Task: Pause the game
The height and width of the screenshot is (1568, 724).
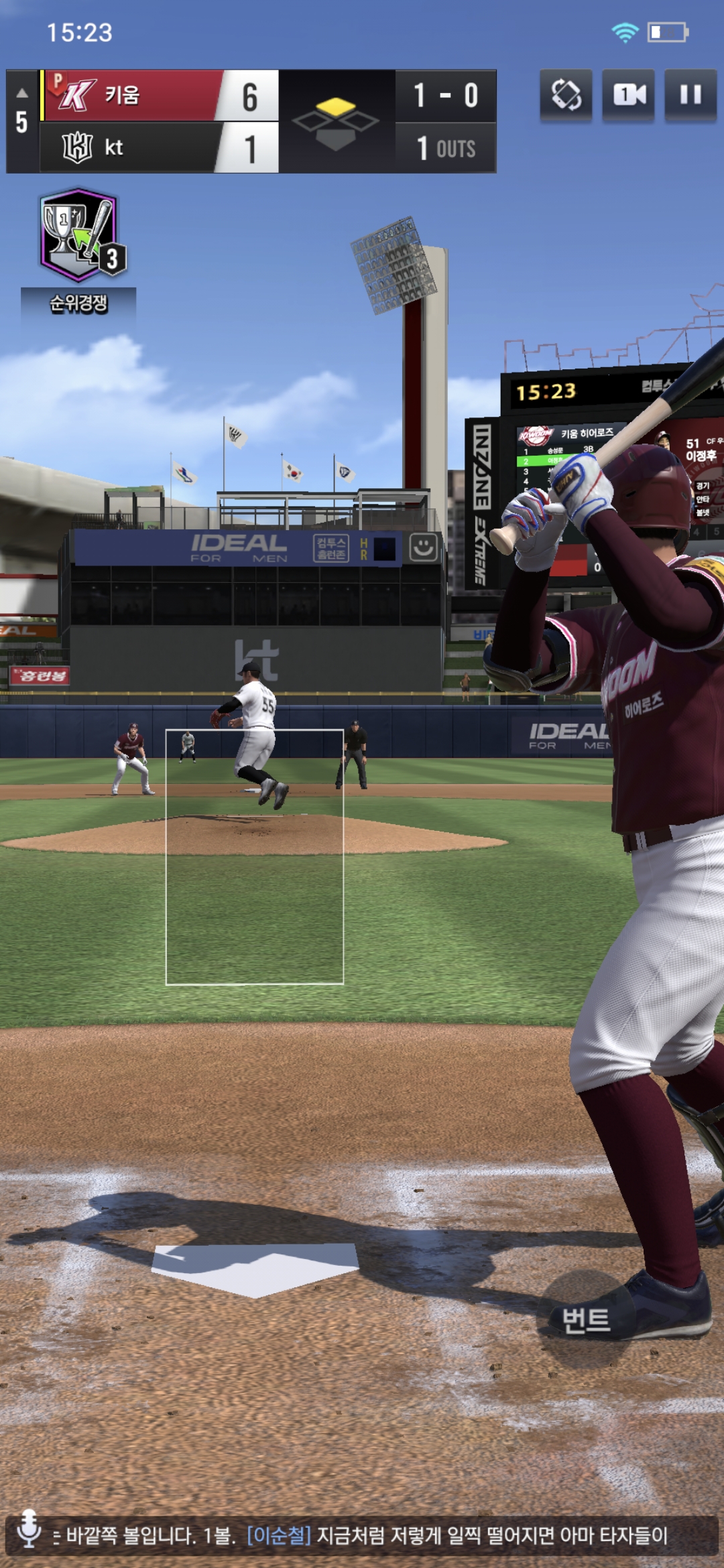Action: [x=690, y=94]
